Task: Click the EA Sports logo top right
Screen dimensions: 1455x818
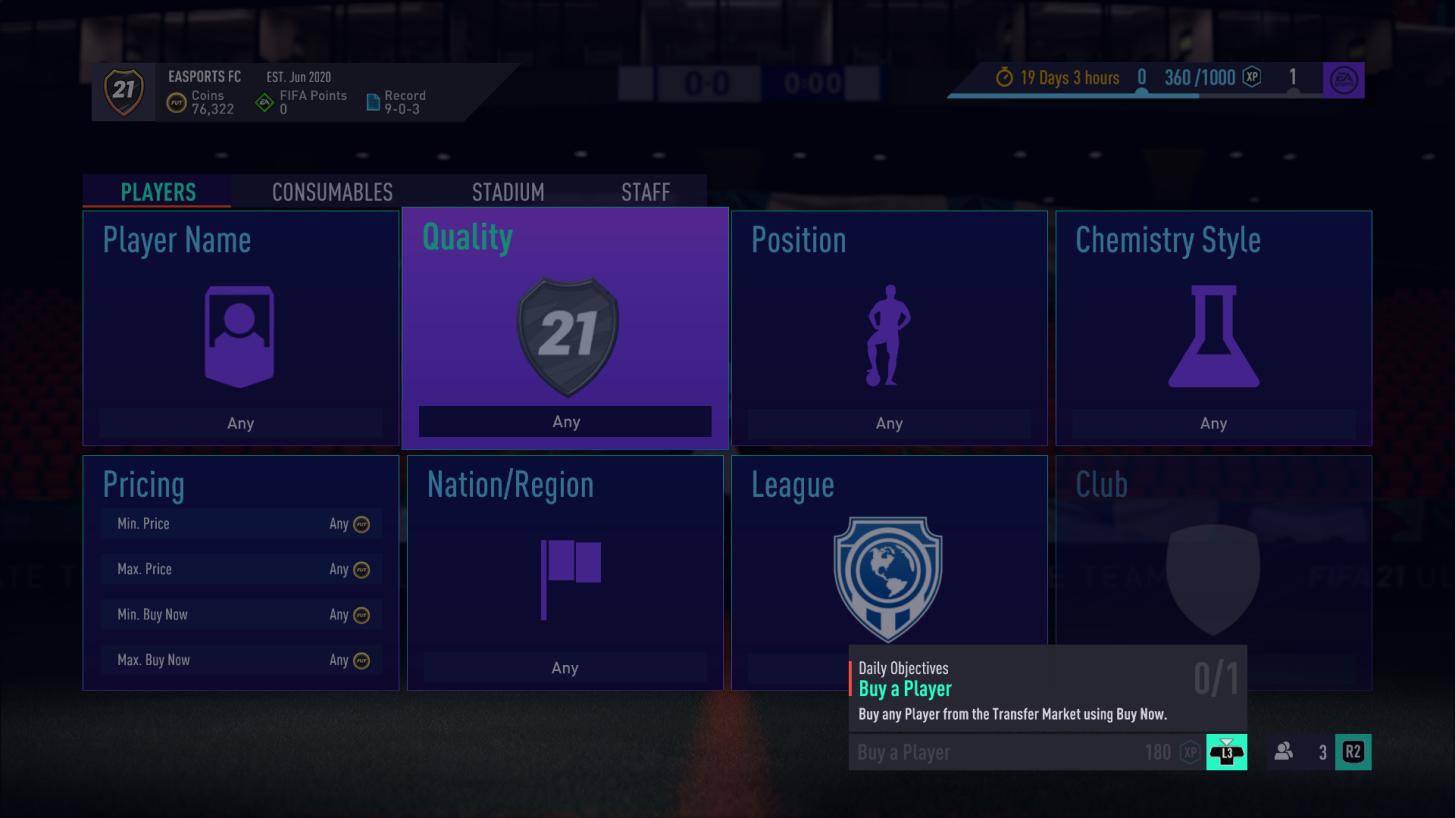Action: pyautogui.click(x=1344, y=80)
